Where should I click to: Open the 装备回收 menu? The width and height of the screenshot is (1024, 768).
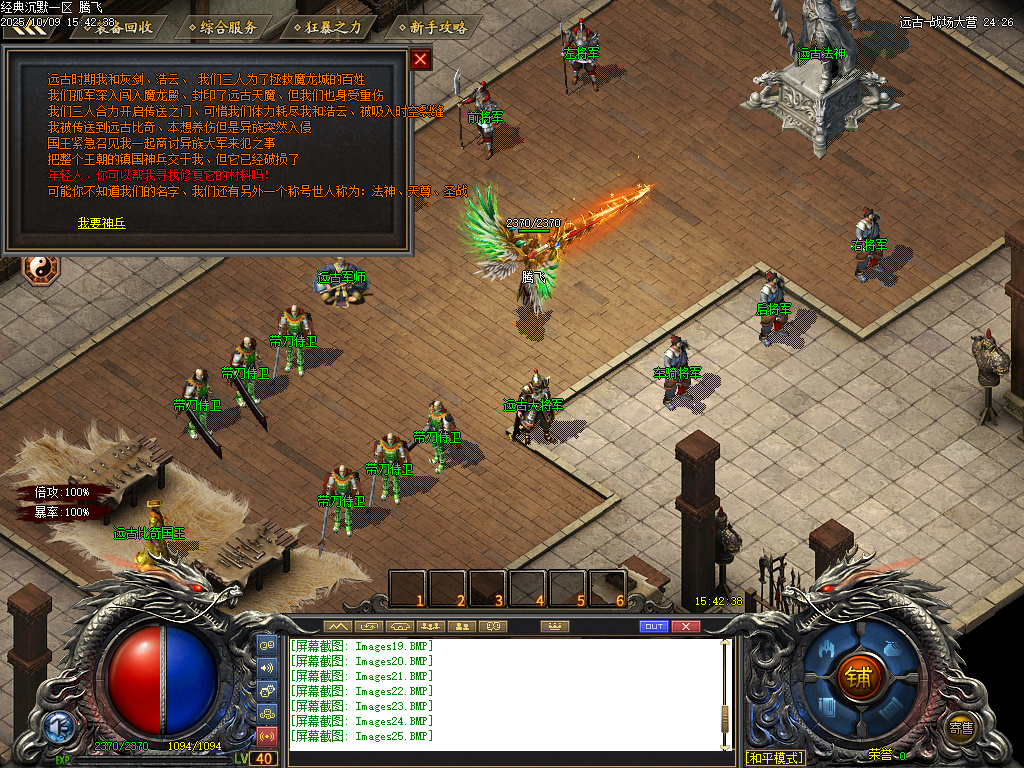click(x=124, y=27)
